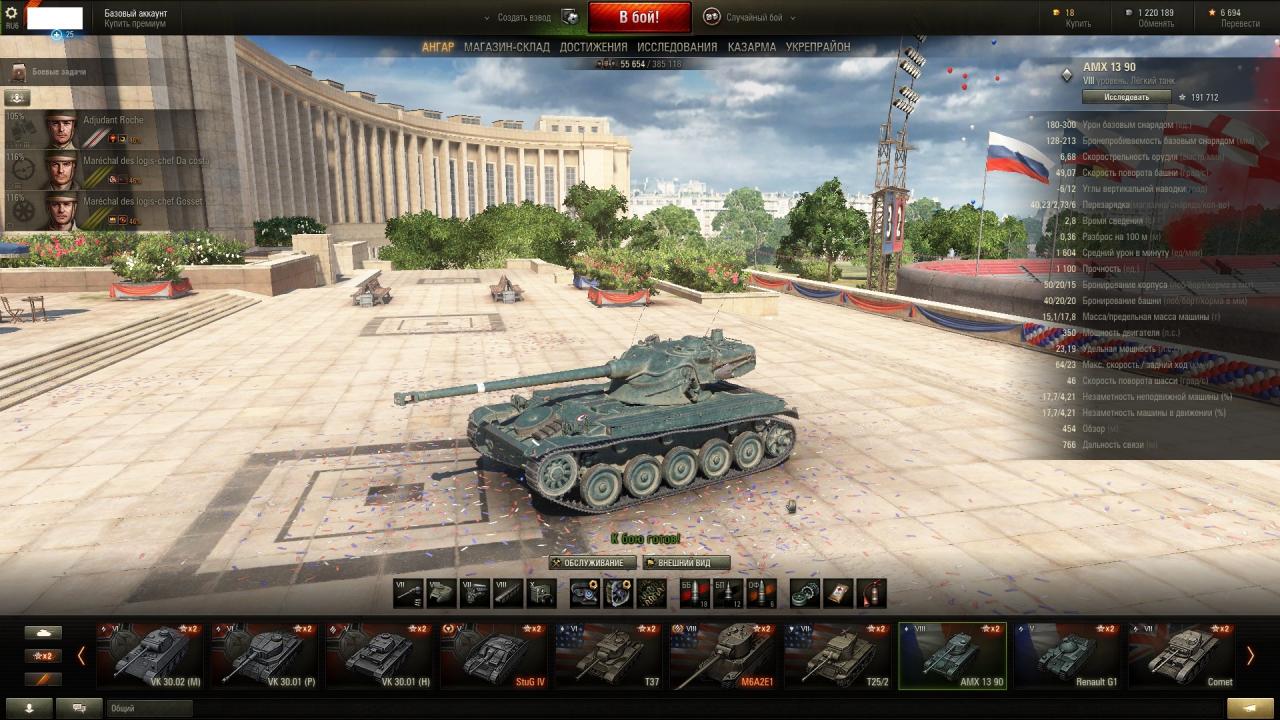The width and height of the screenshot is (1280, 720).
Task: Open the Достижения tab
Action: click(593, 47)
